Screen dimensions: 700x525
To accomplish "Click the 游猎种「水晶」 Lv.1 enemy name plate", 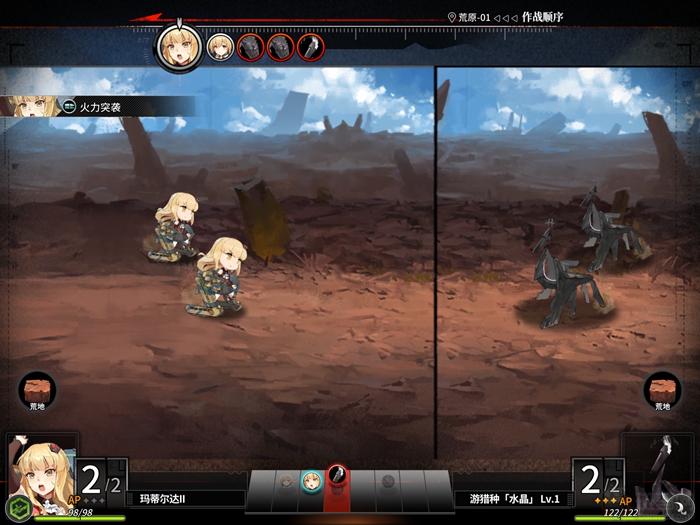I will pos(514,498).
